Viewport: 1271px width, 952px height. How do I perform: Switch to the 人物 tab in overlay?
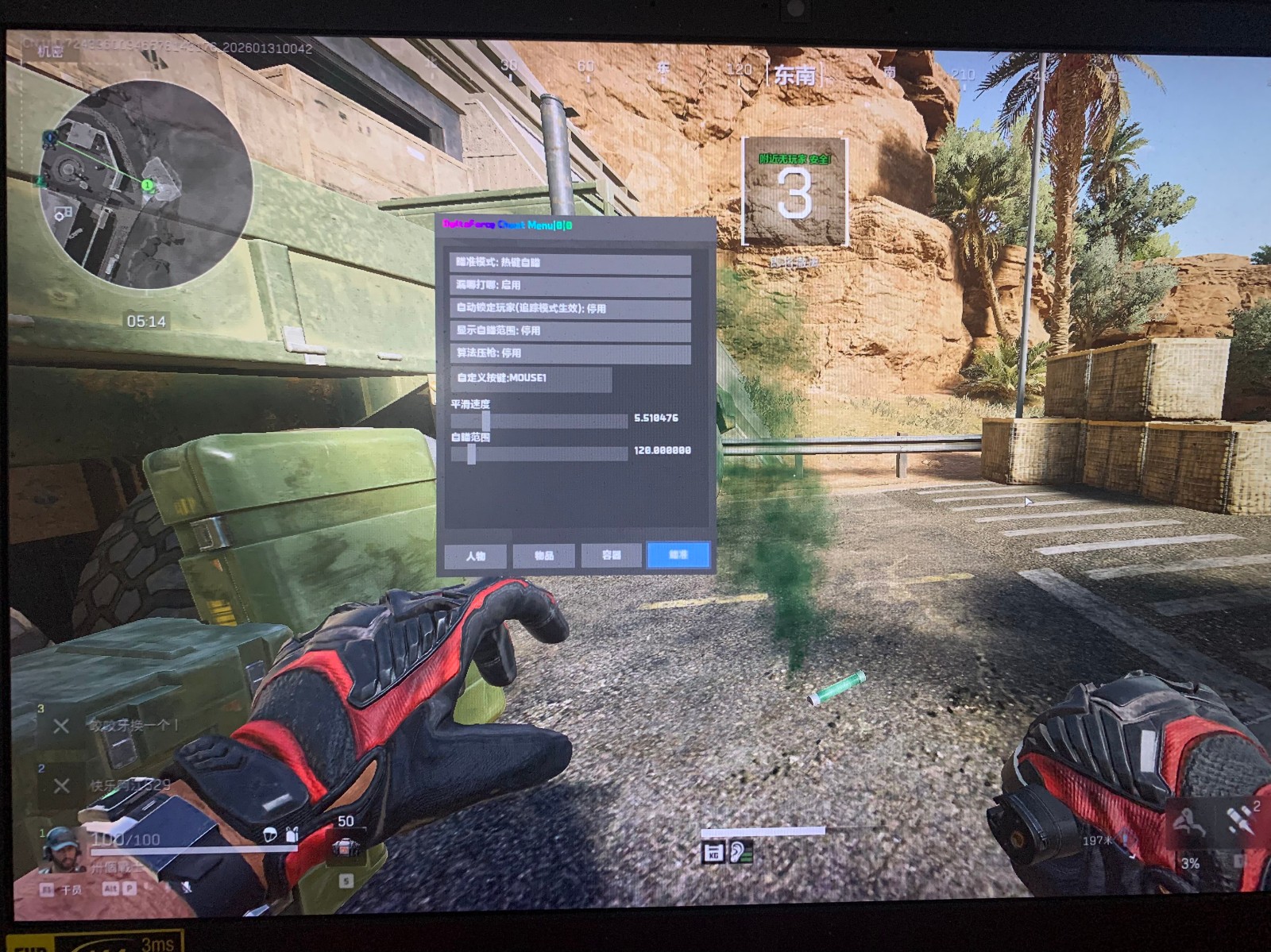(475, 556)
